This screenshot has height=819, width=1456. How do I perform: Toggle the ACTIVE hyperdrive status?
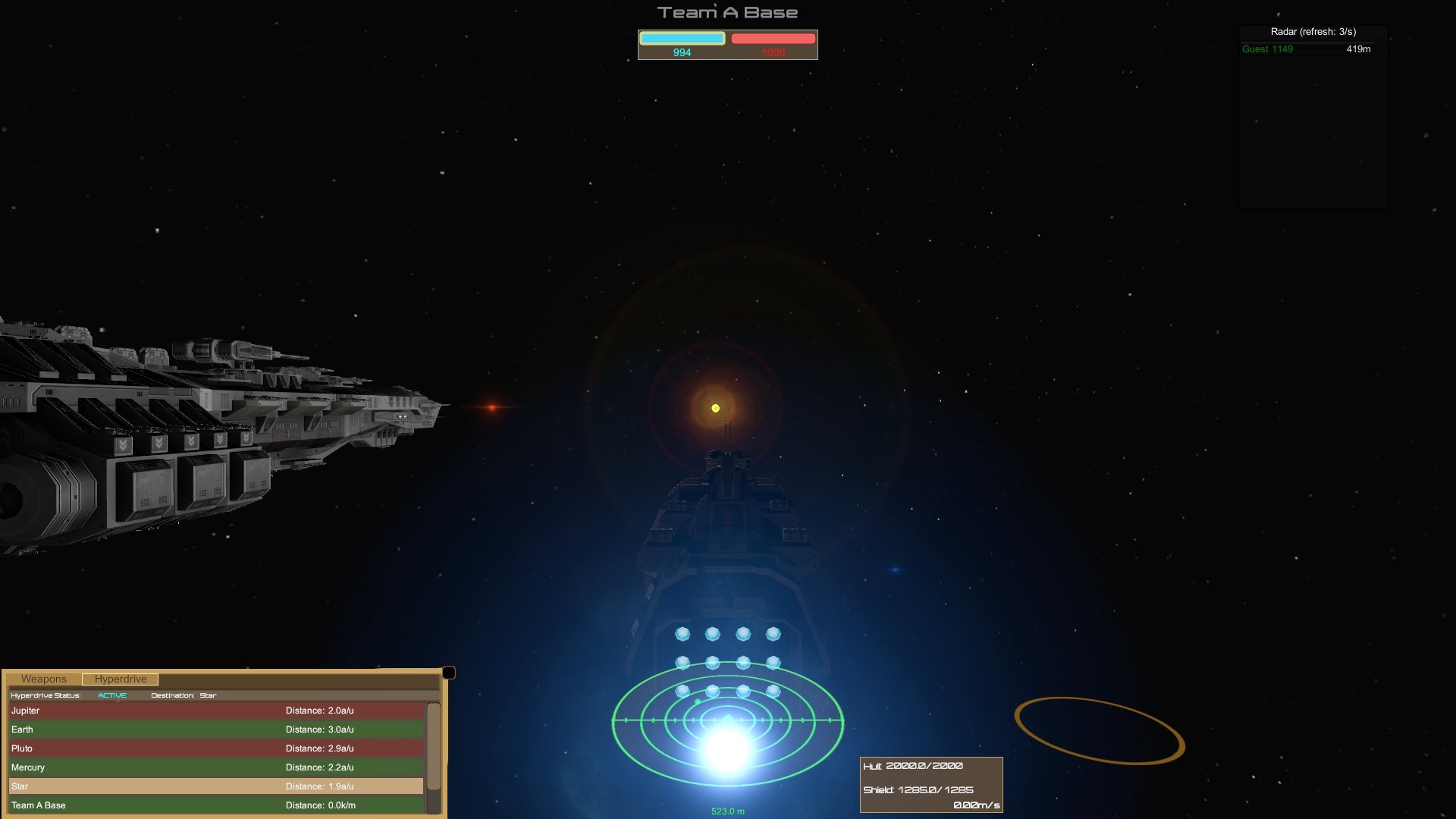[111, 695]
